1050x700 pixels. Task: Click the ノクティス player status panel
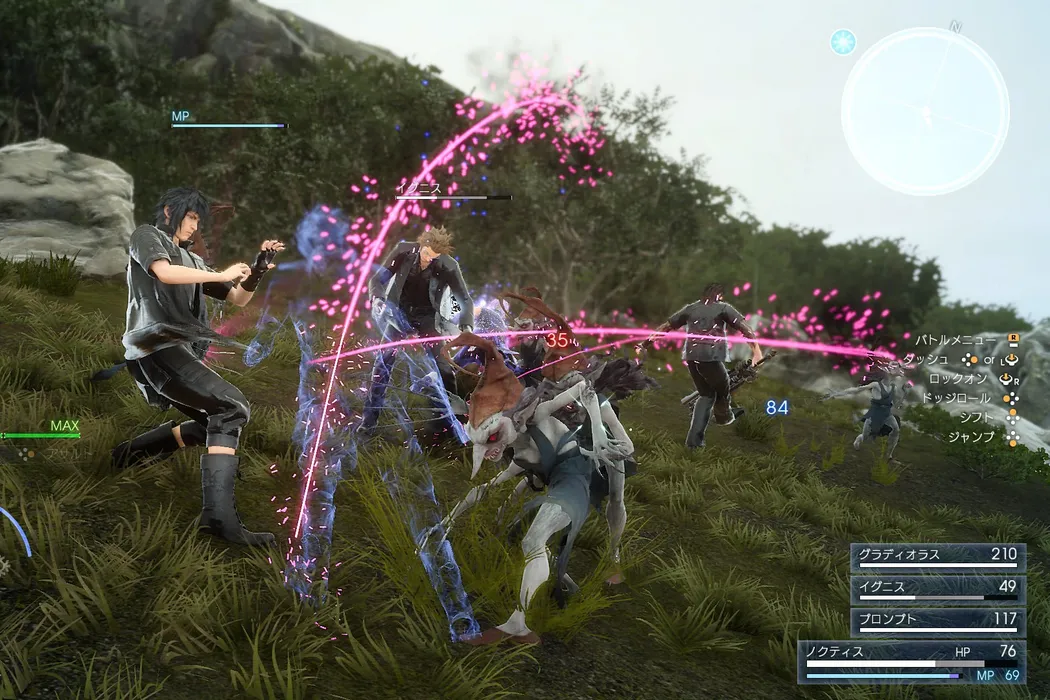[911, 661]
